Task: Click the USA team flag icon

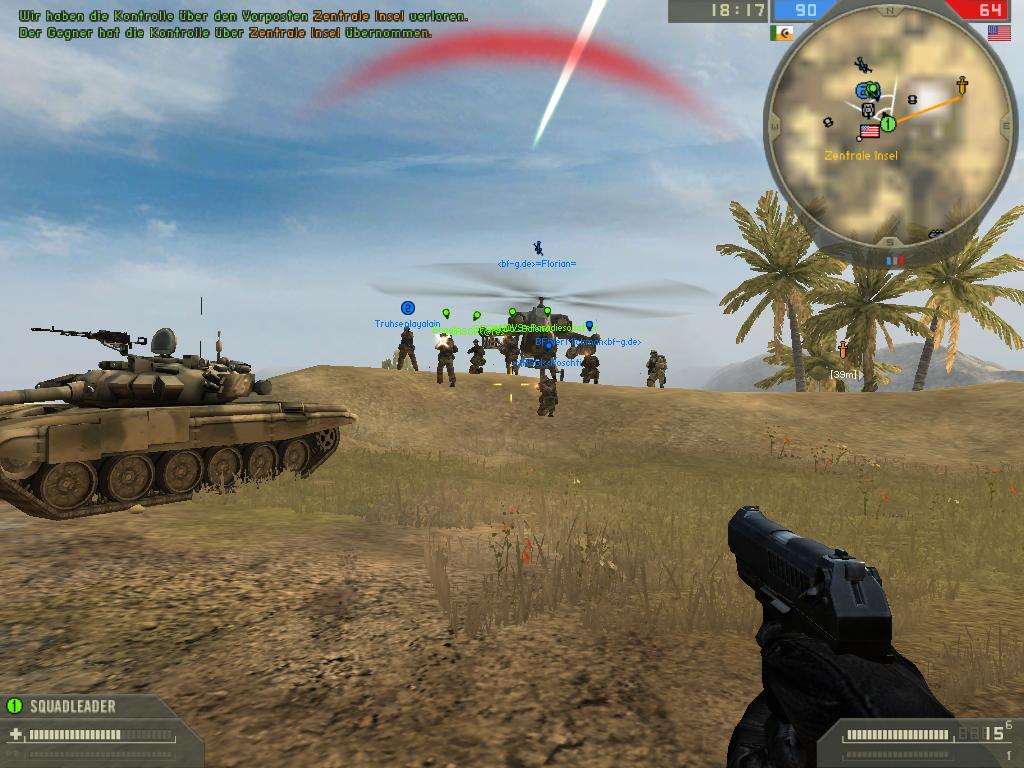Action: coord(998,33)
